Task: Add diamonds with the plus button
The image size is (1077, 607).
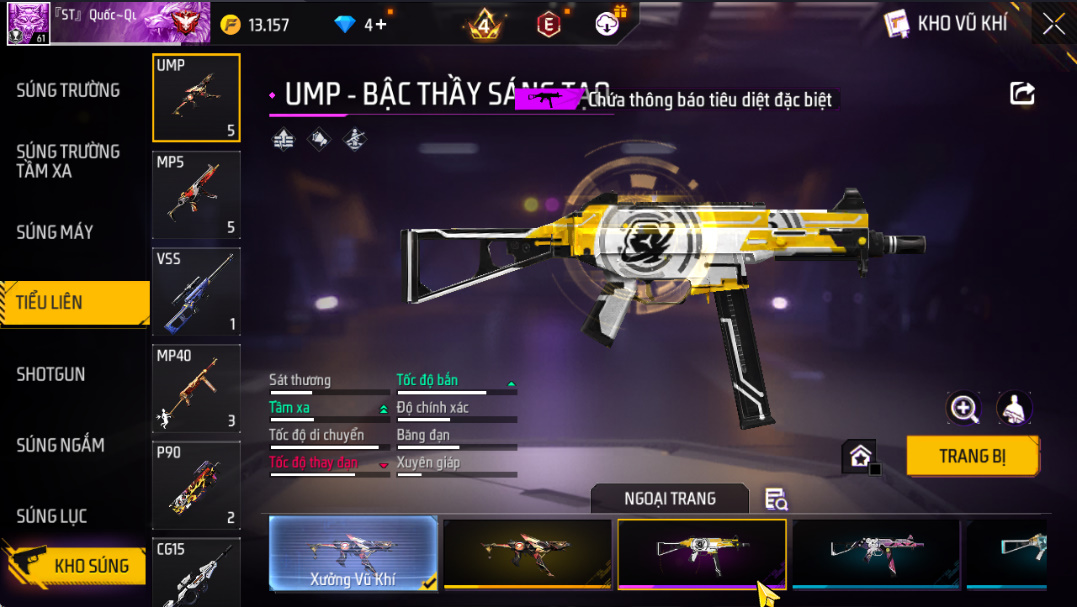Action: [x=380, y=25]
